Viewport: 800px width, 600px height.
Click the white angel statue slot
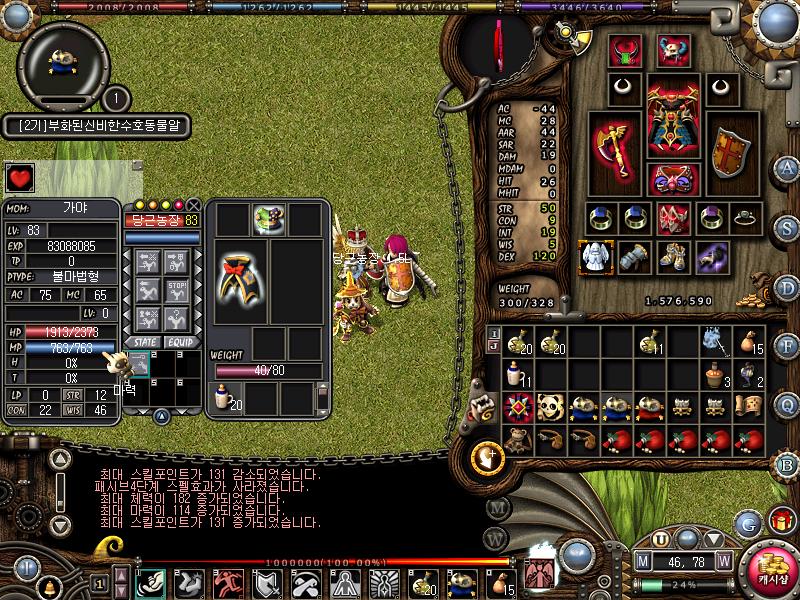pyautogui.click(x=595, y=256)
